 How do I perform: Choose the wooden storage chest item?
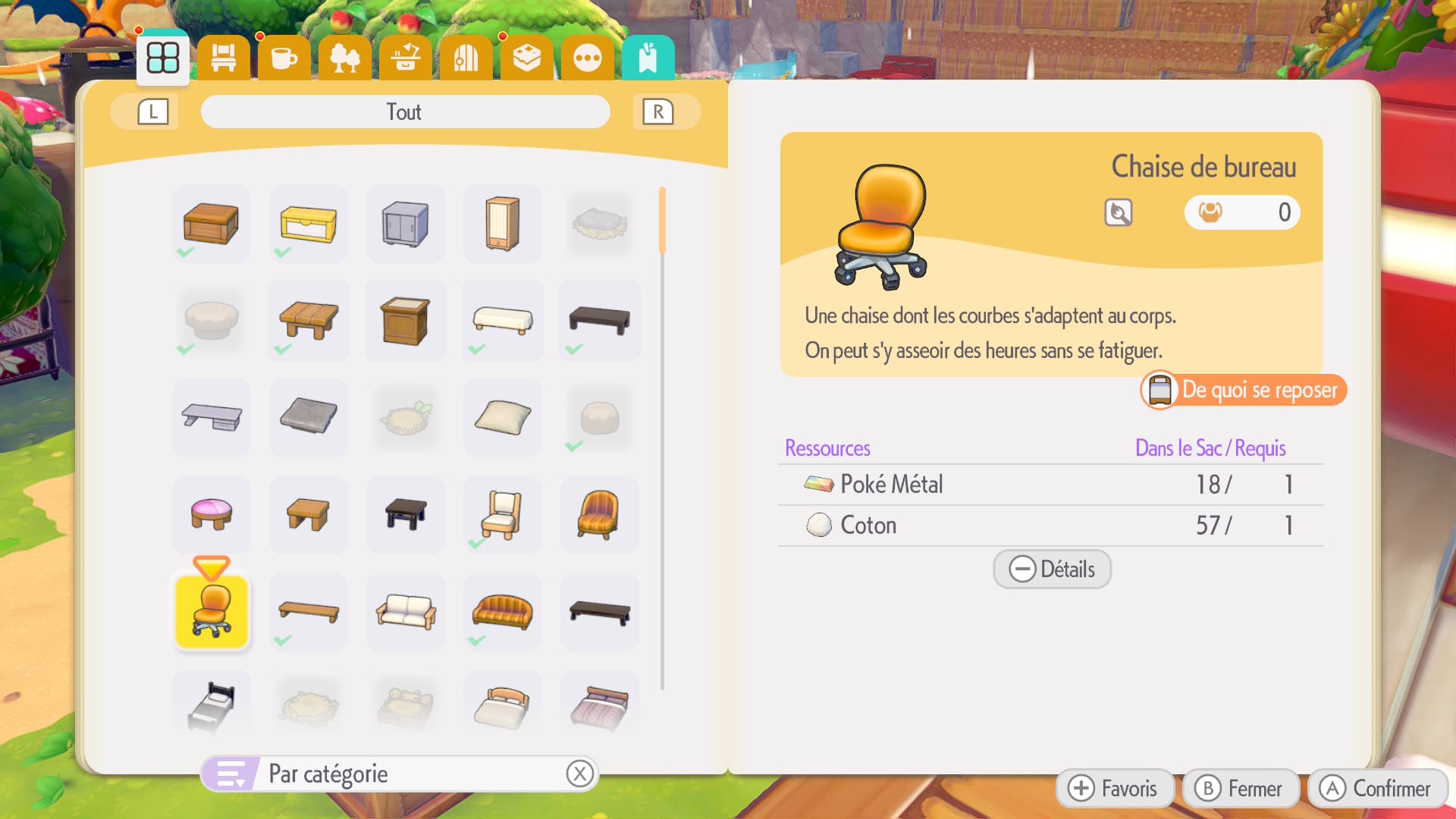click(212, 224)
